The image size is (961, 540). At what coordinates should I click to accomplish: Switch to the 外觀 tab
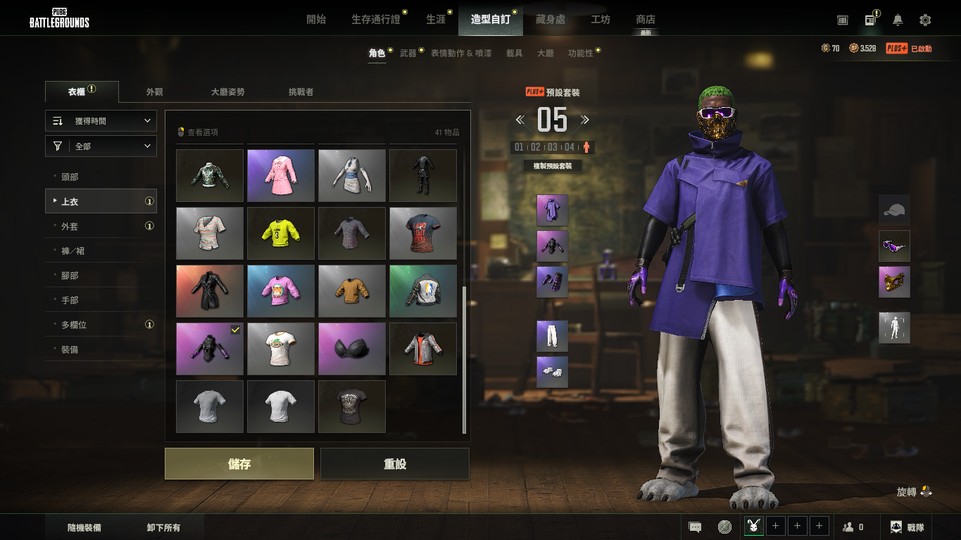[x=154, y=92]
